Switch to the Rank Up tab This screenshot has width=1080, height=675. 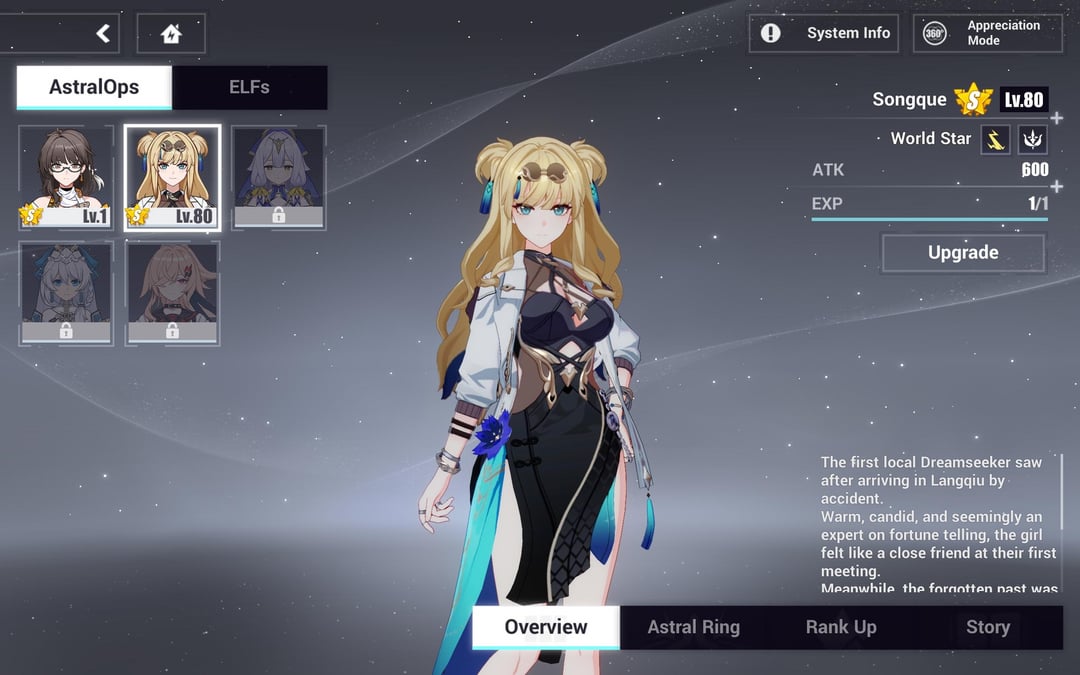click(841, 627)
